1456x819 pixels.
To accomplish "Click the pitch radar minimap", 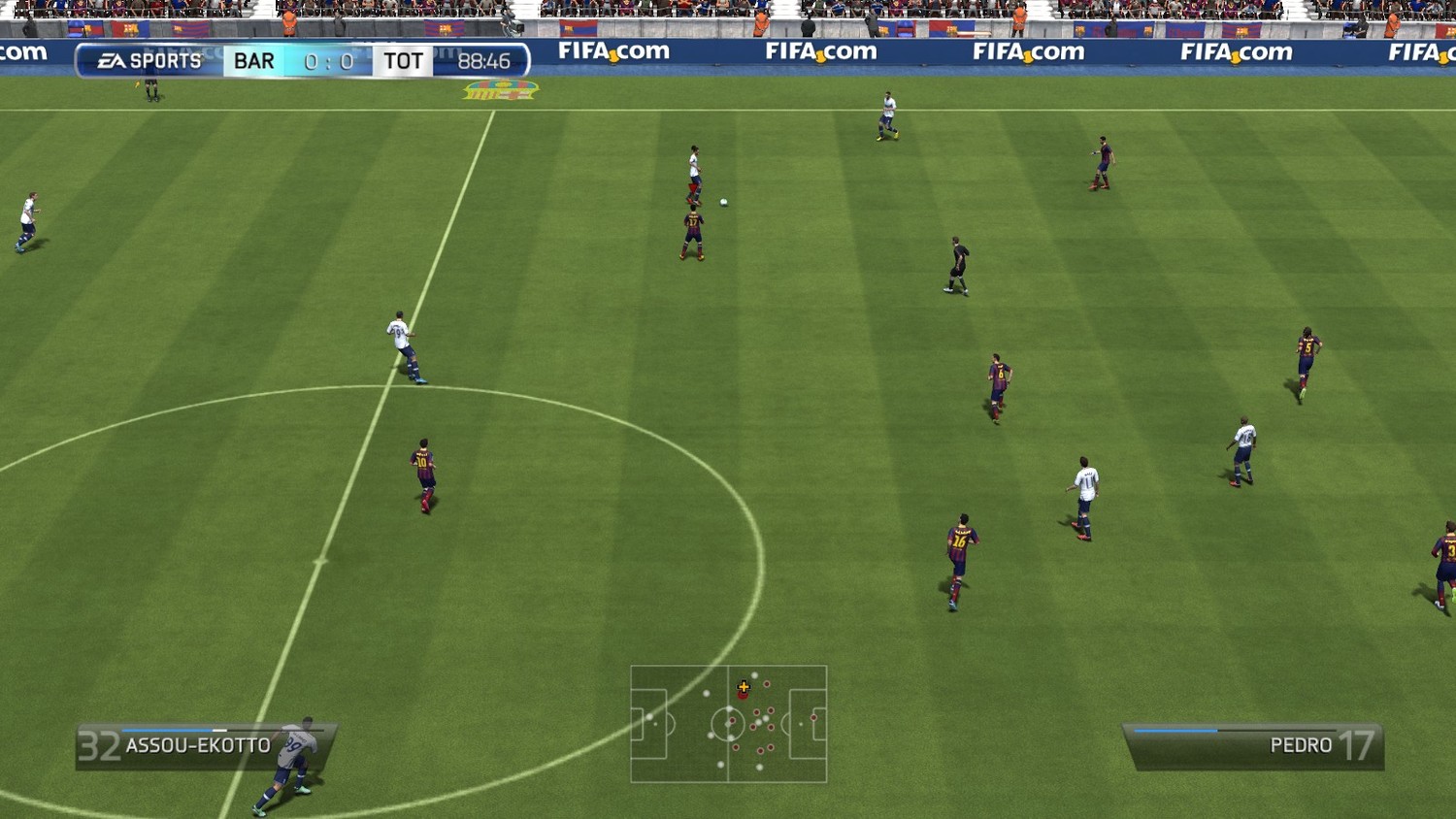I will [729, 724].
